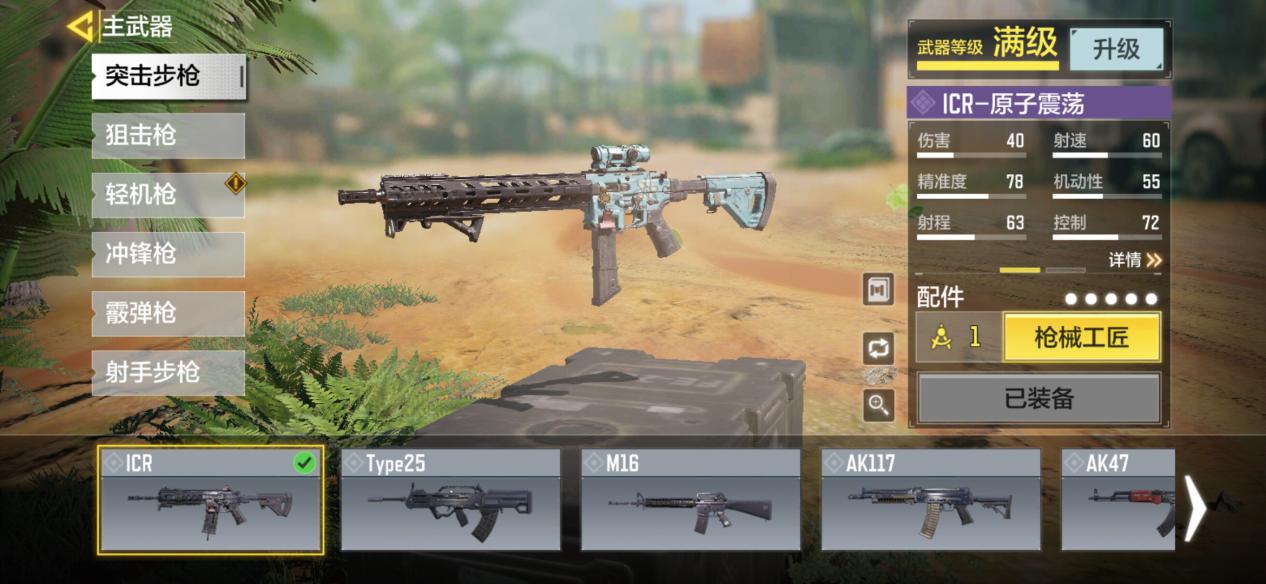The image size is (1266, 584).
Task: Go back from the 主武器 screen
Action: [x=80, y=27]
